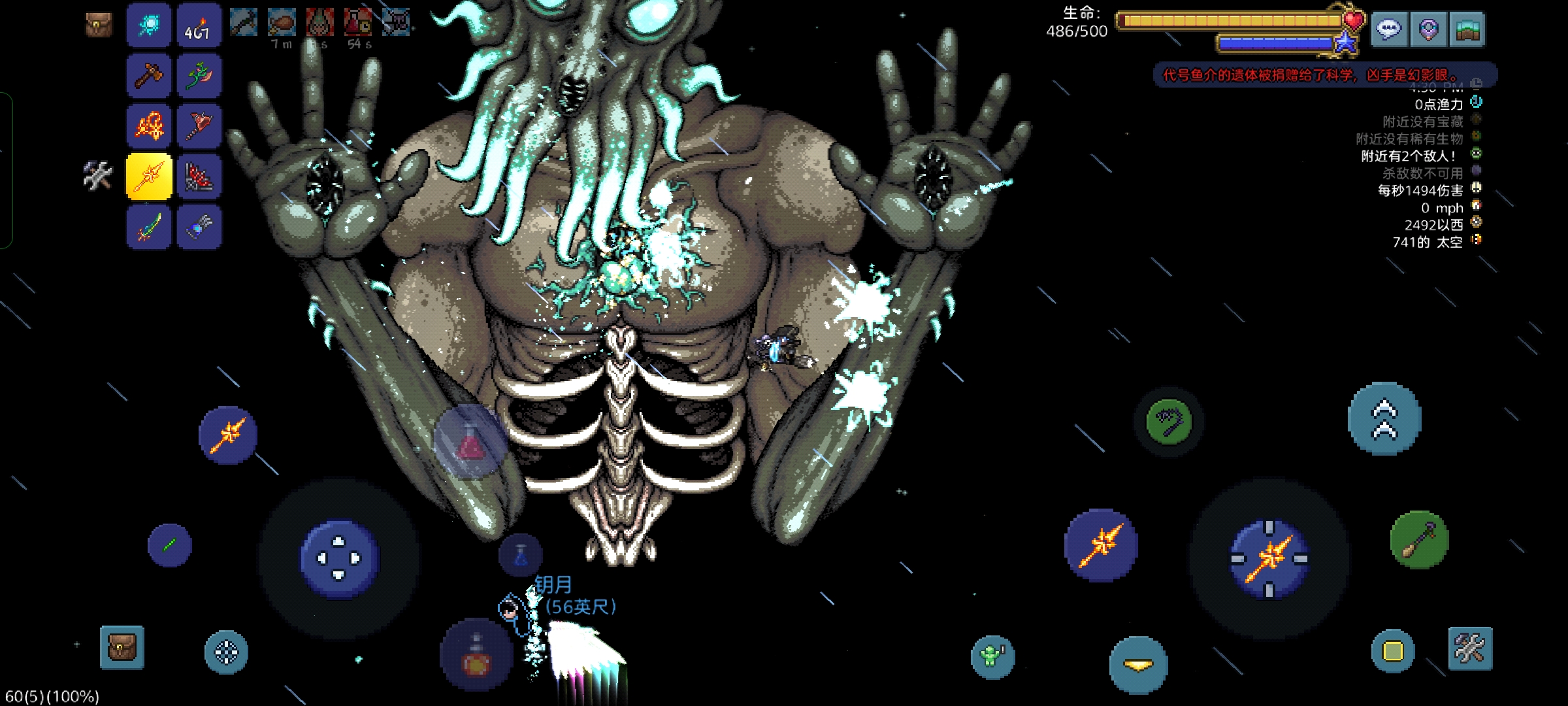Open the brown chest button at bottom left
Screen dimensions: 1568x706
pyautogui.click(x=122, y=647)
